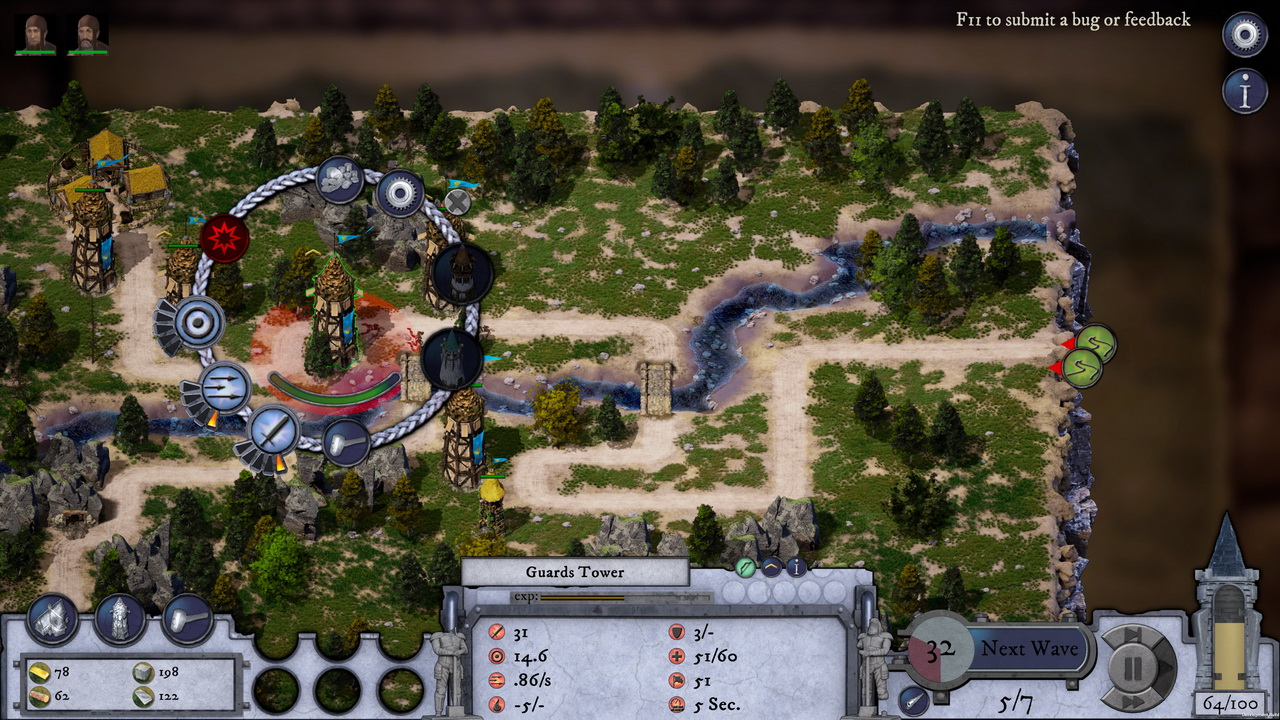Choose the green-roofed tower upgrade option
Screen dimensions: 1280x720
point(452,358)
